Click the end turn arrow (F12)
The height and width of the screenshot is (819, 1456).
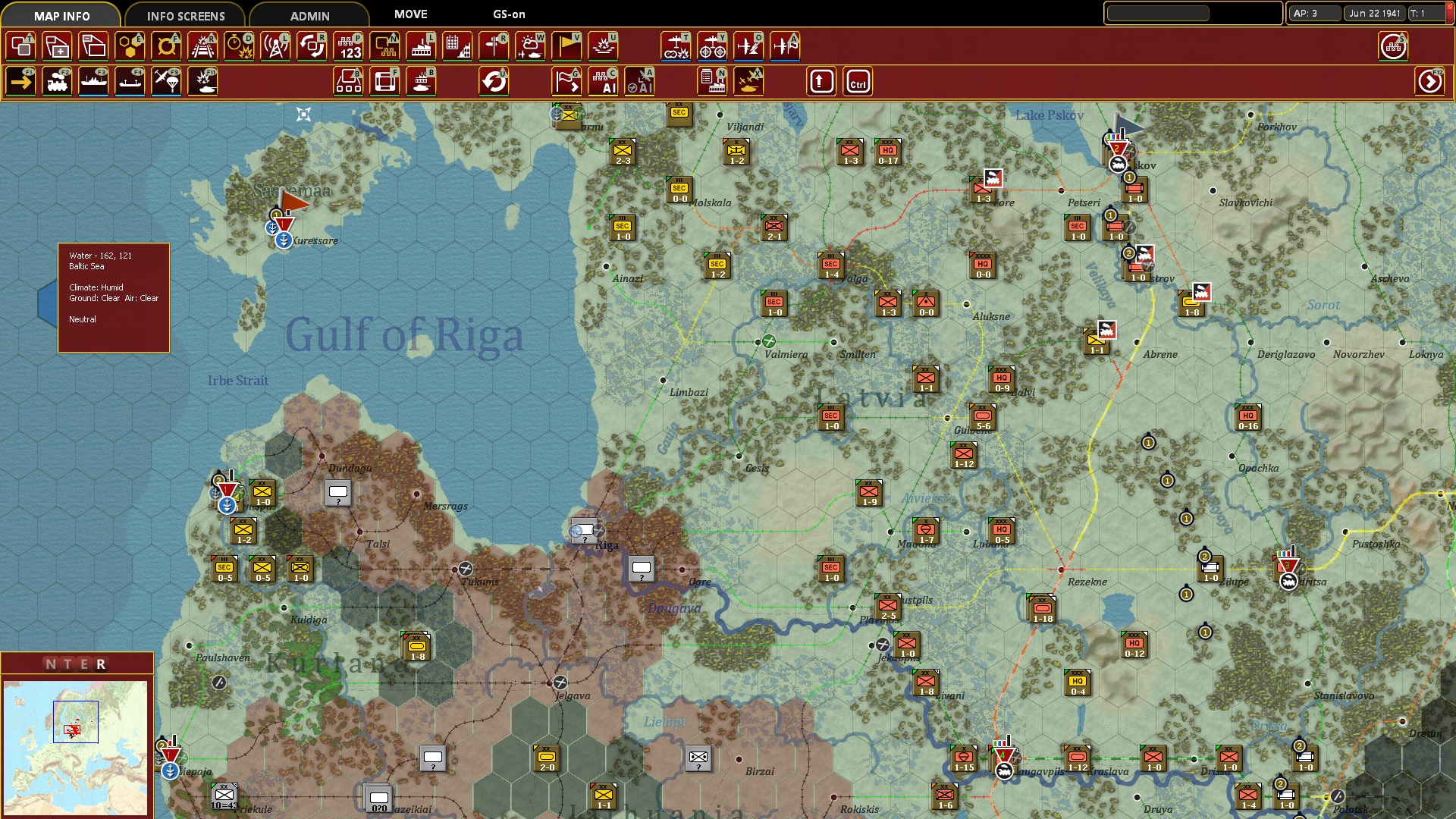point(1429,81)
